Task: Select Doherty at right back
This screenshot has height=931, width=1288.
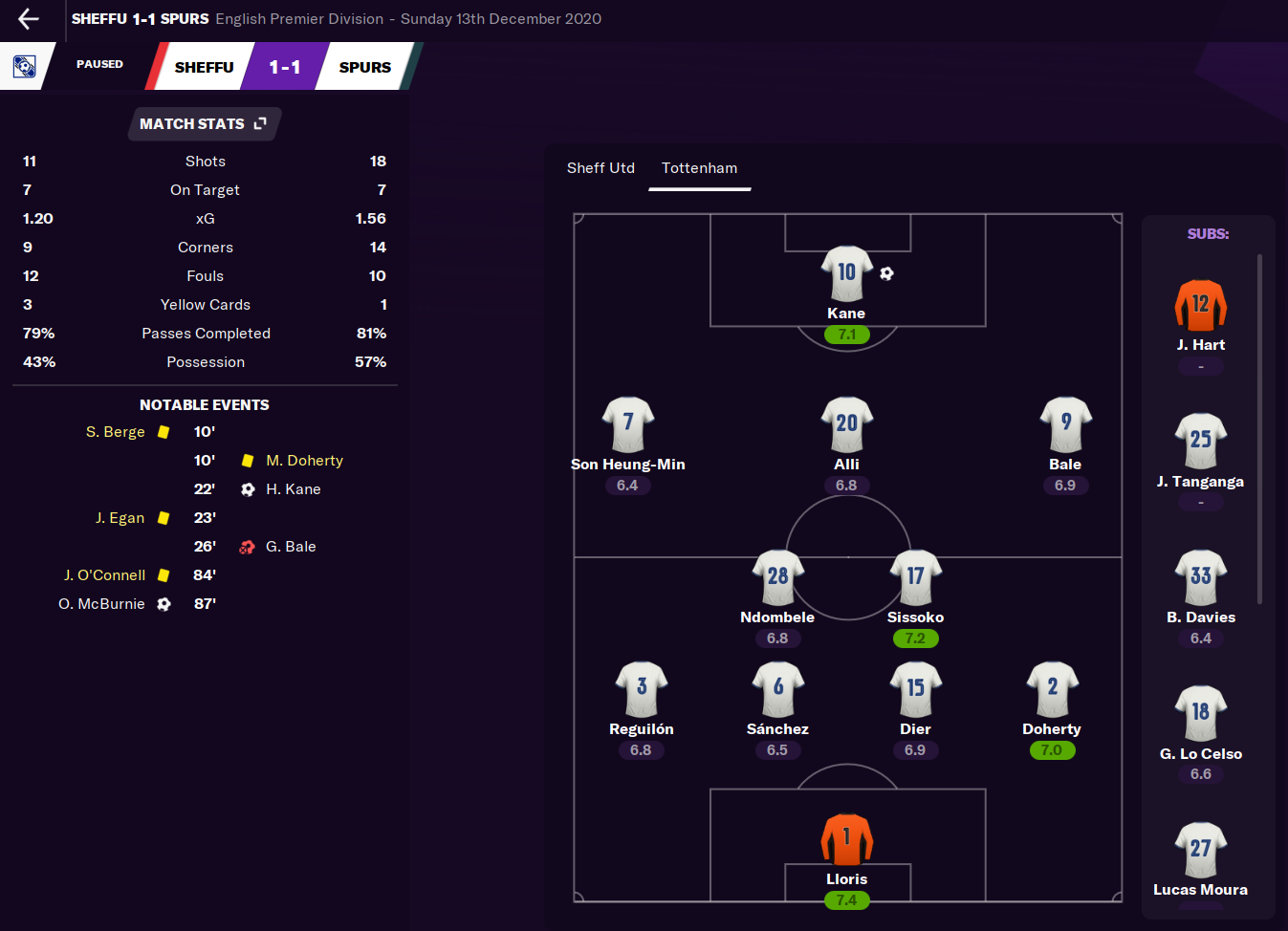Action: coord(1052,689)
